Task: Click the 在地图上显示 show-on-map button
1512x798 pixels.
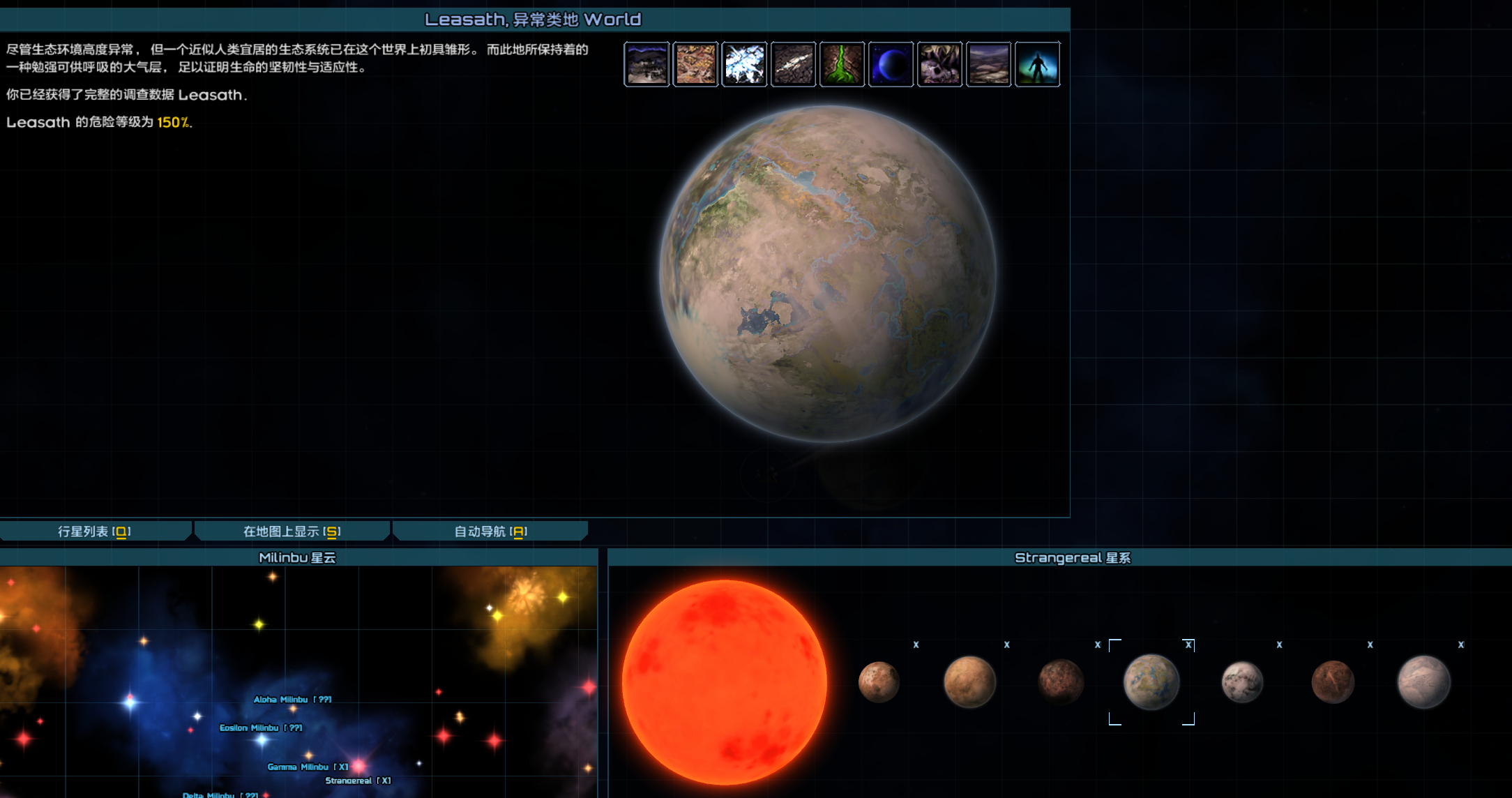Action: (292, 532)
